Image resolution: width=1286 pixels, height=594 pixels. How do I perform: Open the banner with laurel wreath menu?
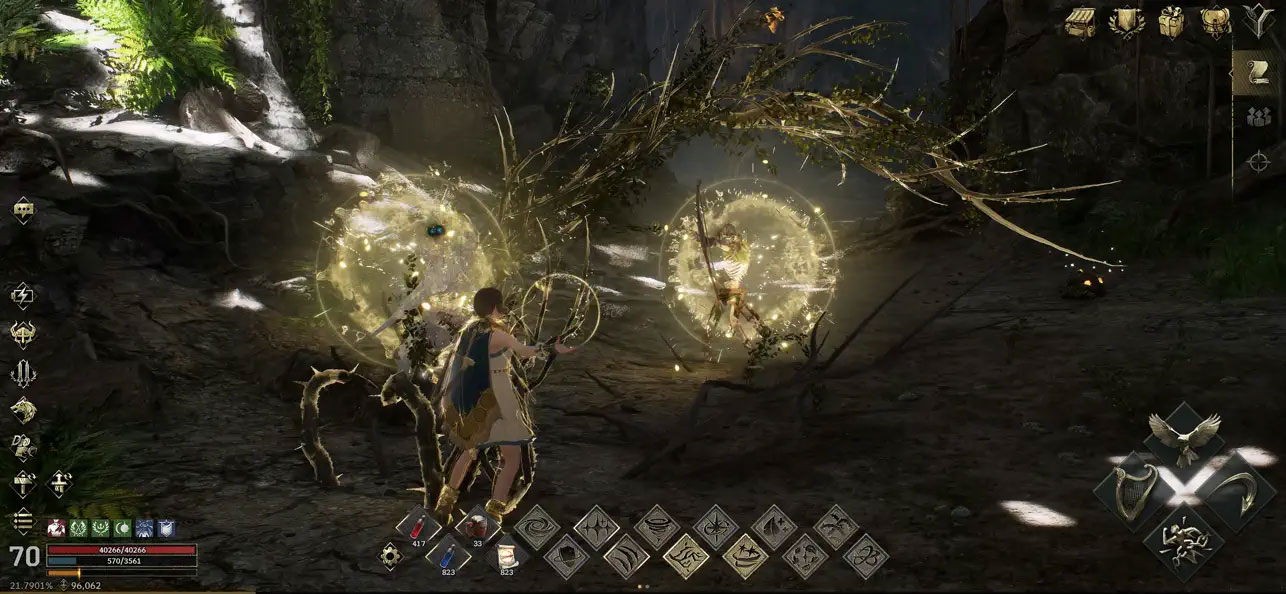(x=1127, y=21)
